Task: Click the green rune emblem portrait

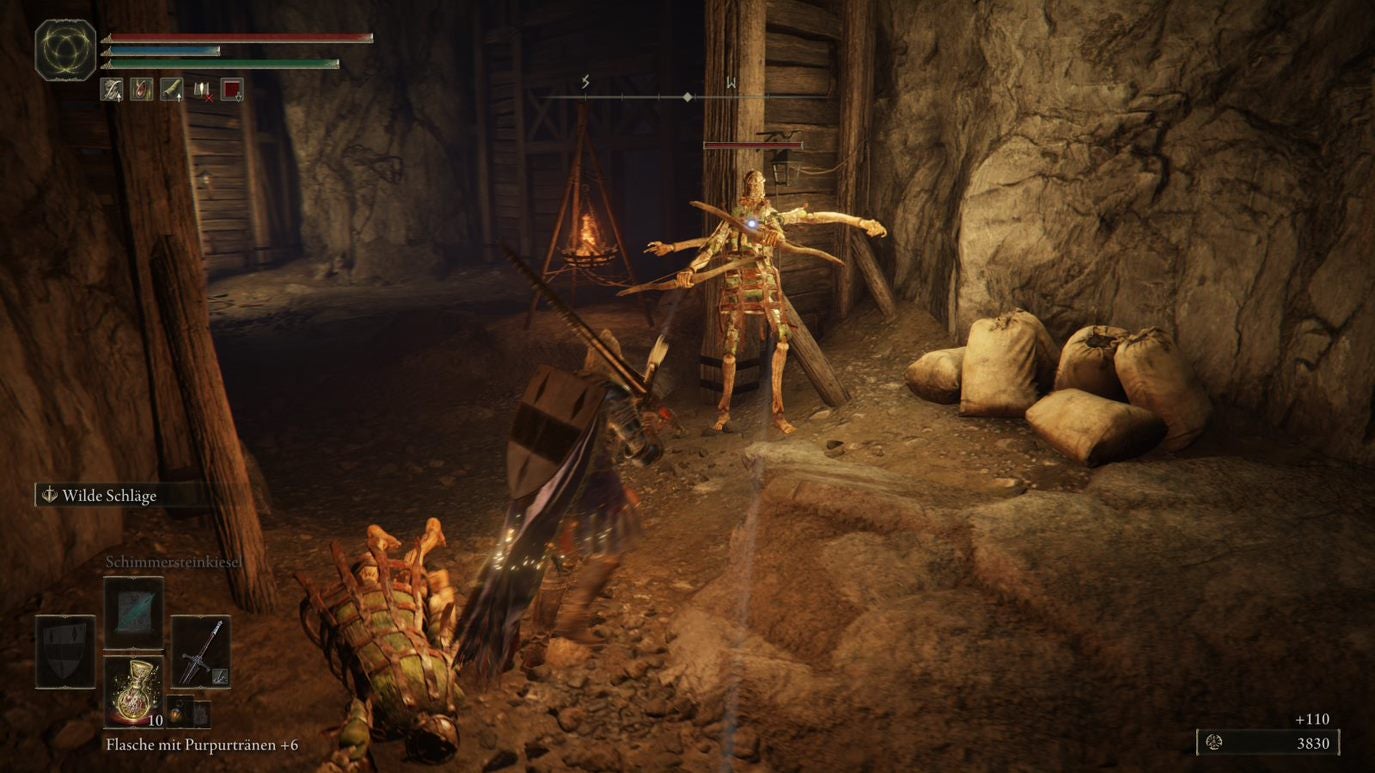Action: [66, 50]
